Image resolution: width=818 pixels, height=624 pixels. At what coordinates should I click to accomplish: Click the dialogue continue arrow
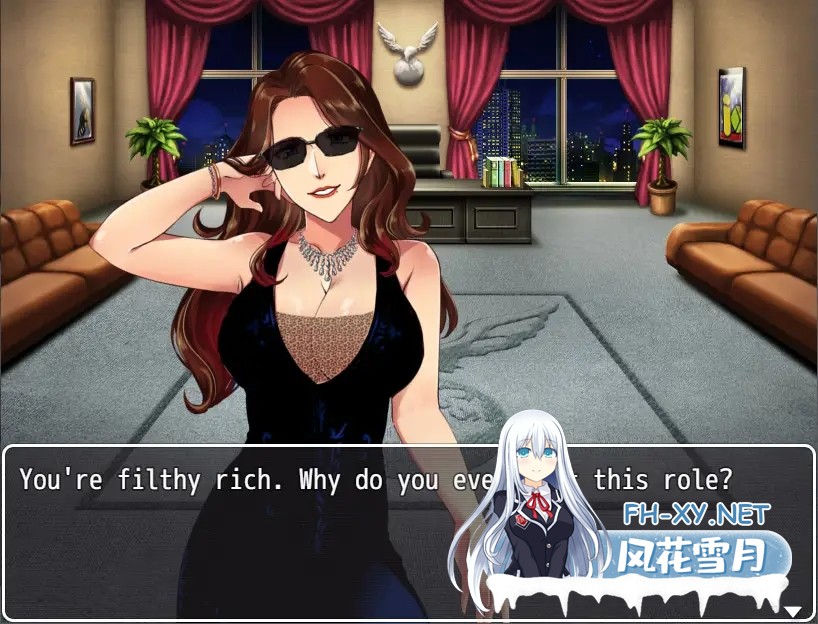point(793,611)
